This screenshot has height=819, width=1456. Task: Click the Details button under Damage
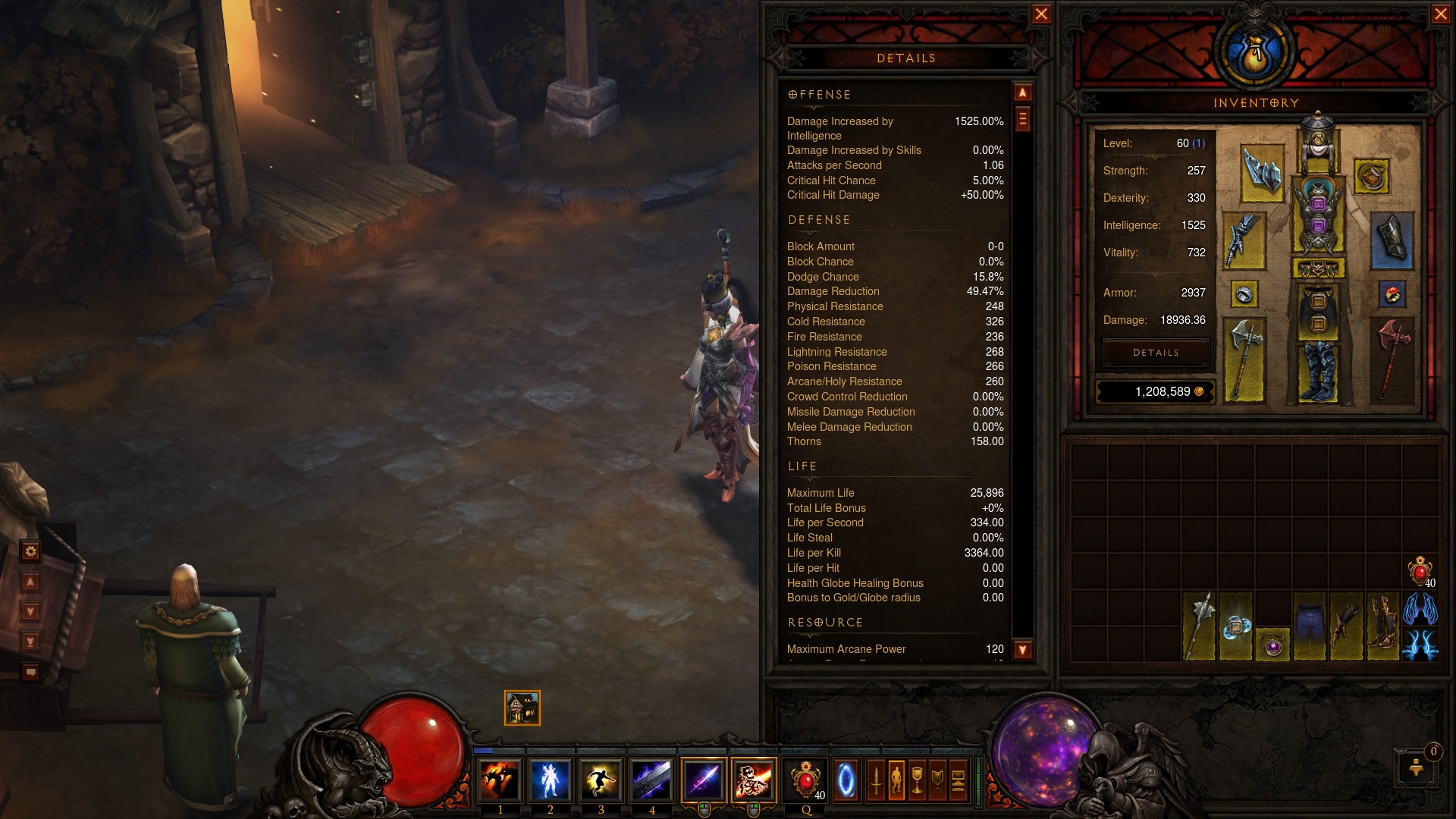pyautogui.click(x=1156, y=353)
